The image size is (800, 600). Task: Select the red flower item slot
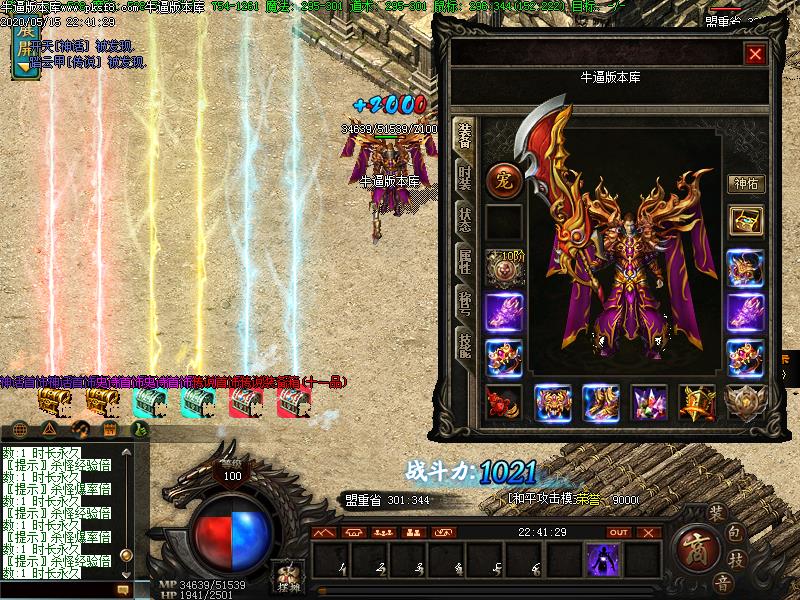point(503,403)
